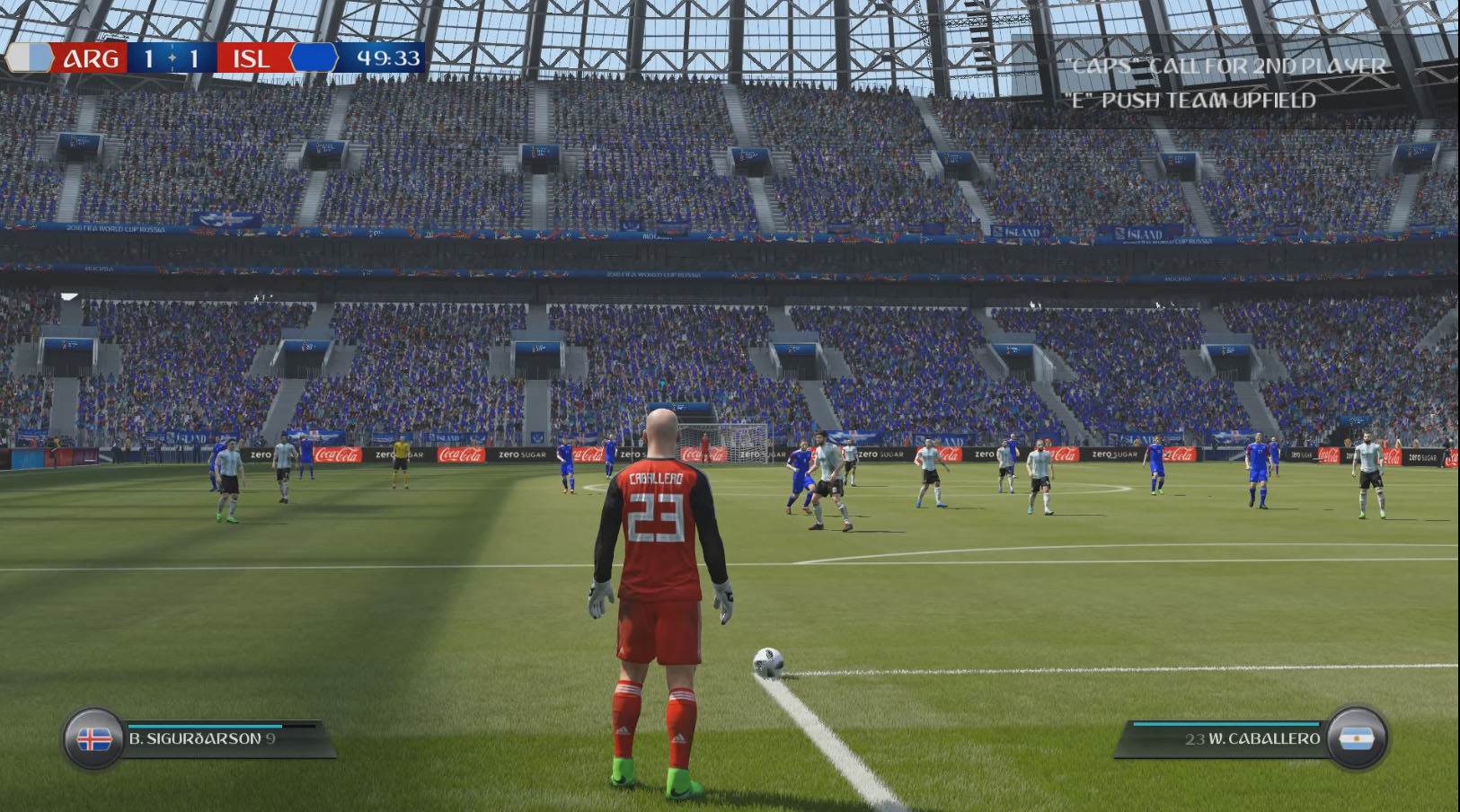
Task: Click the Argentina flag badge
Action: (1357, 739)
